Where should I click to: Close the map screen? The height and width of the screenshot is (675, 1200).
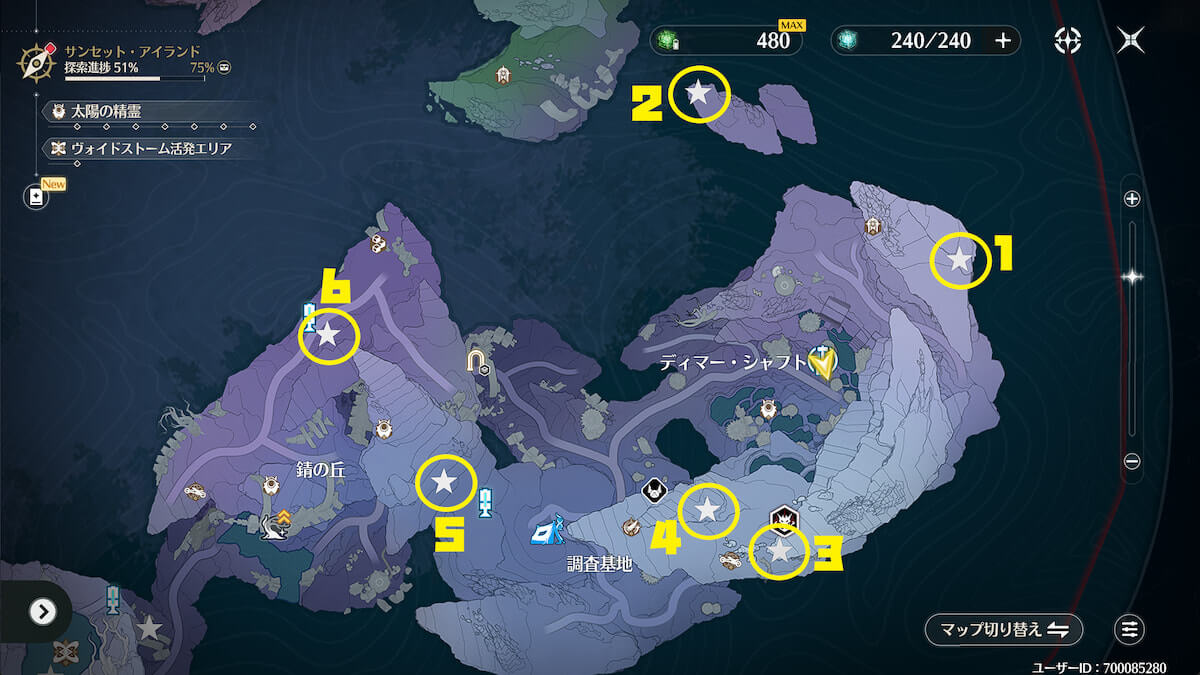[x=1132, y=40]
